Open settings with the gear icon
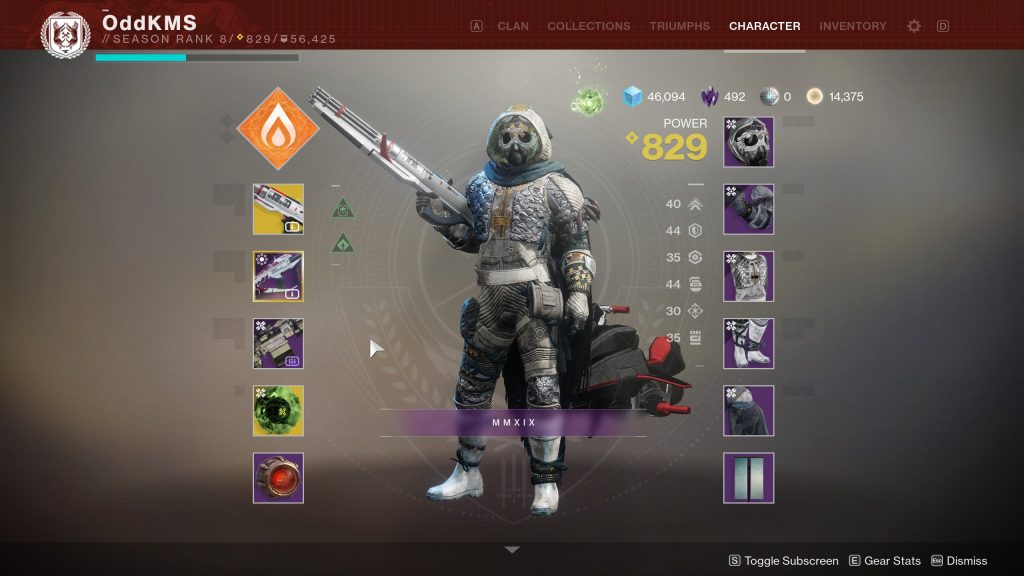The image size is (1024, 576). [x=913, y=26]
